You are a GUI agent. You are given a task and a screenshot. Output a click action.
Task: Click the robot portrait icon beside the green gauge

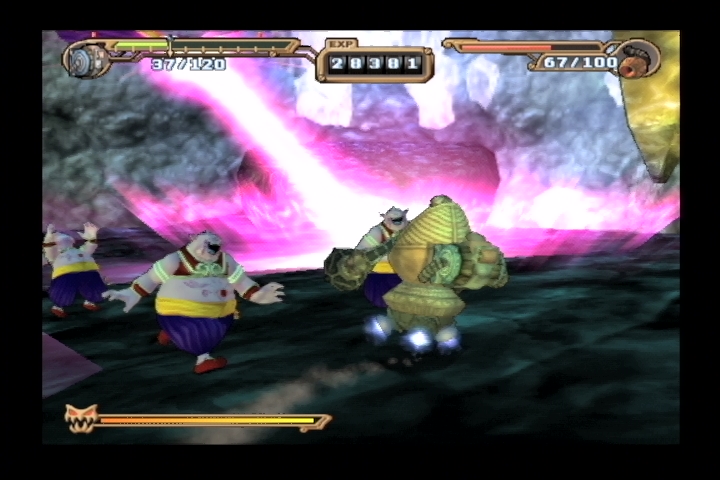87,57
